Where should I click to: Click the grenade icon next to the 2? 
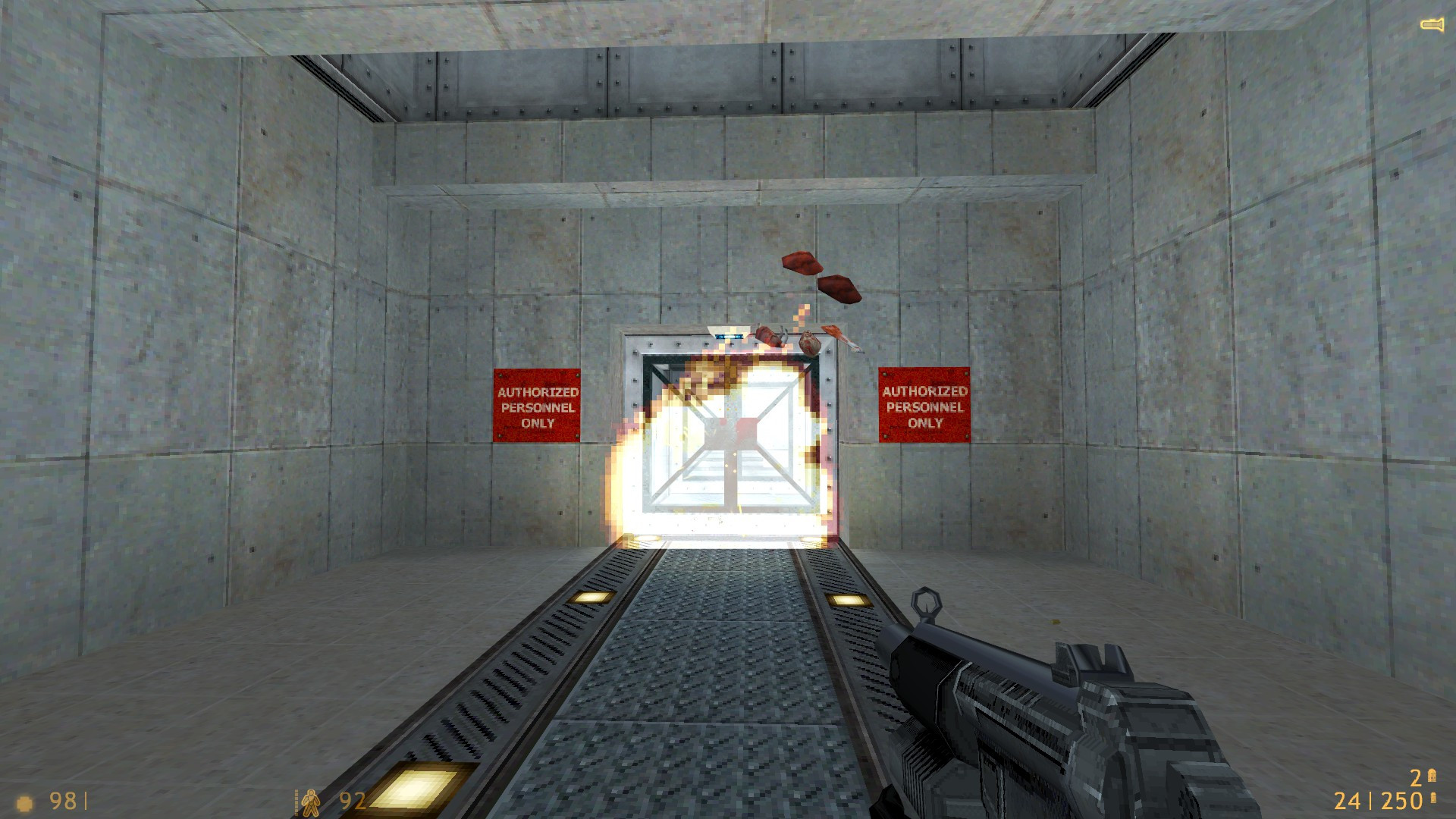(1432, 775)
